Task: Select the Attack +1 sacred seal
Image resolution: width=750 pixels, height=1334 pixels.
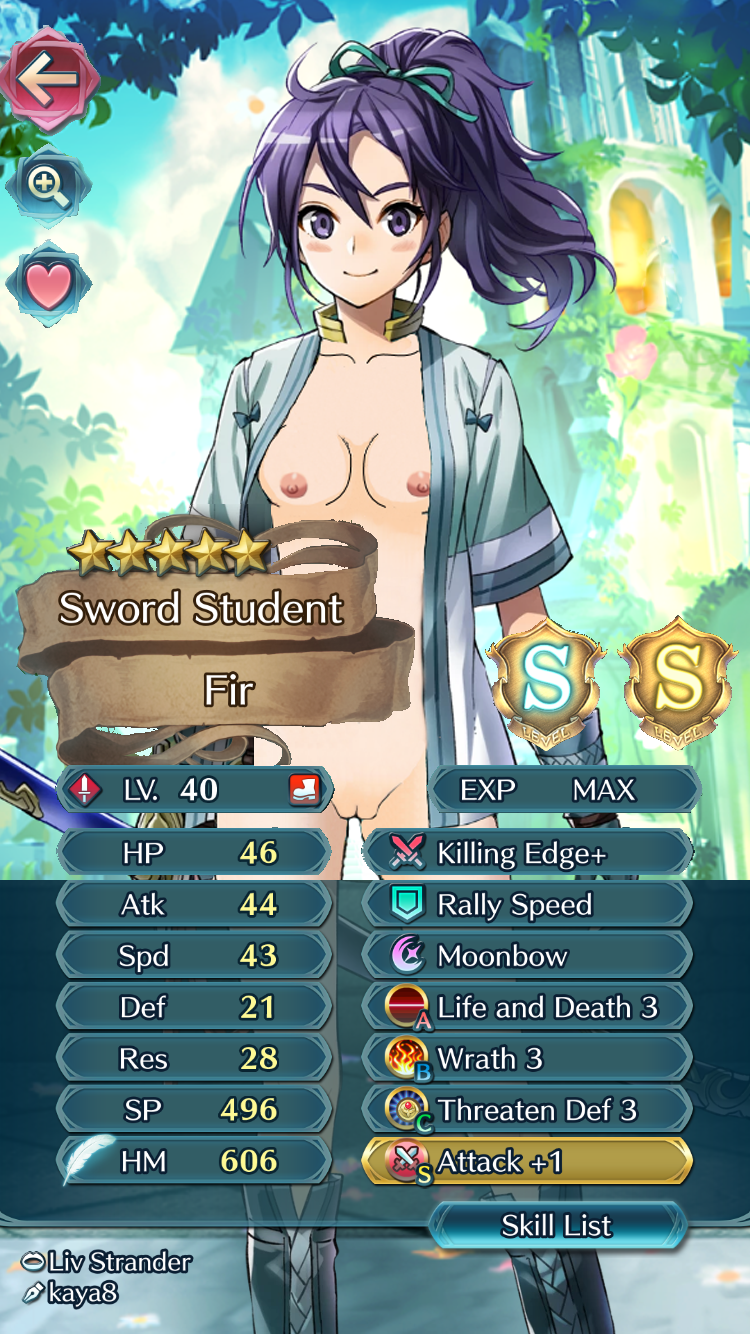Action: point(528,1162)
